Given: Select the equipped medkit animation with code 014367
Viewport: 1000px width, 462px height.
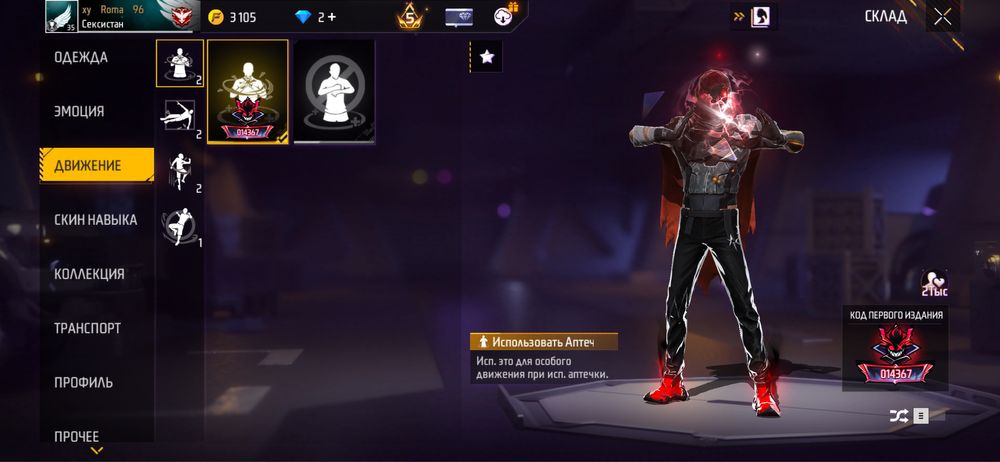Looking at the screenshot, I should [x=247, y=92].
